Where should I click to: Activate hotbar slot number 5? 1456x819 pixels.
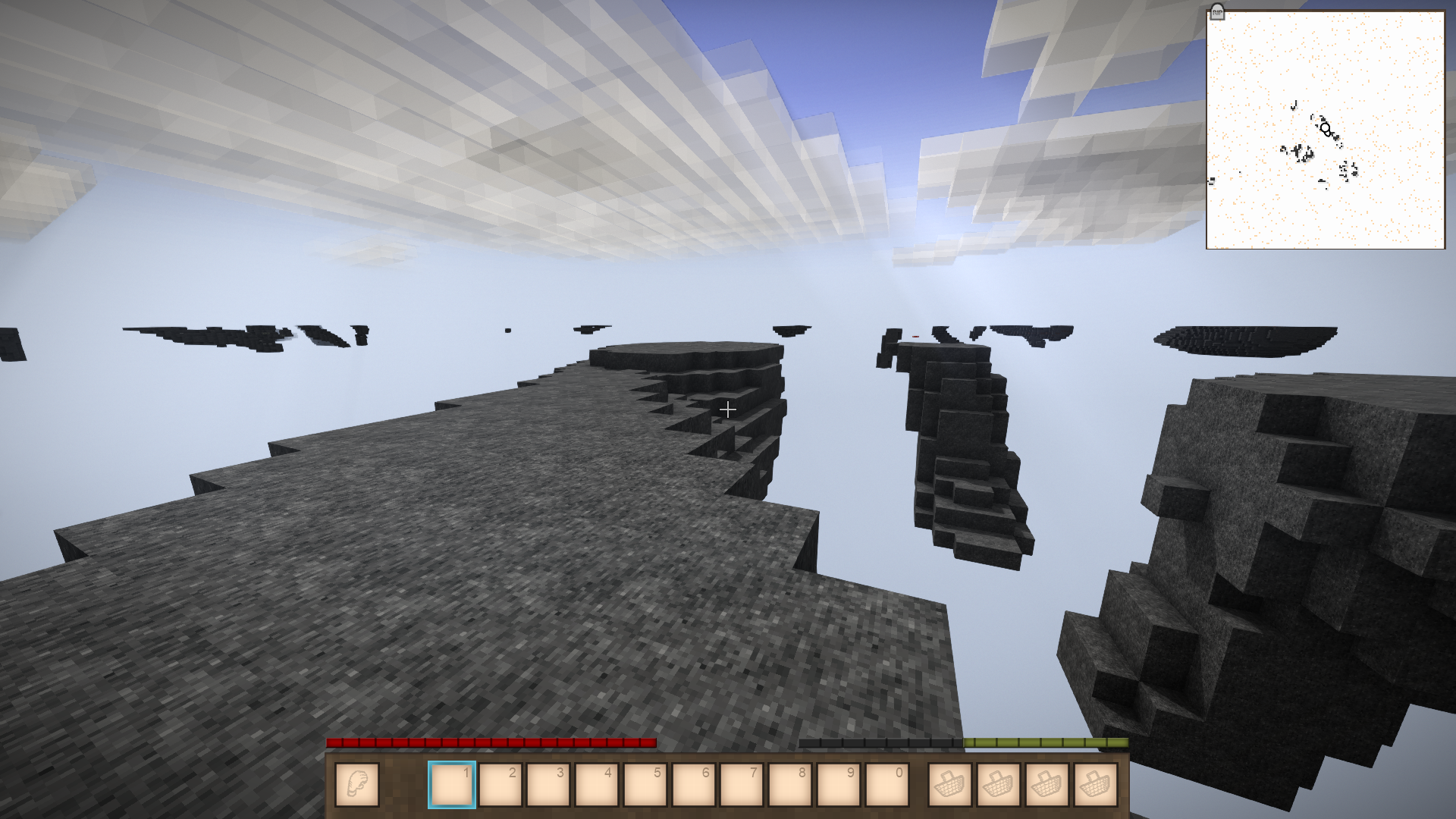645,784
